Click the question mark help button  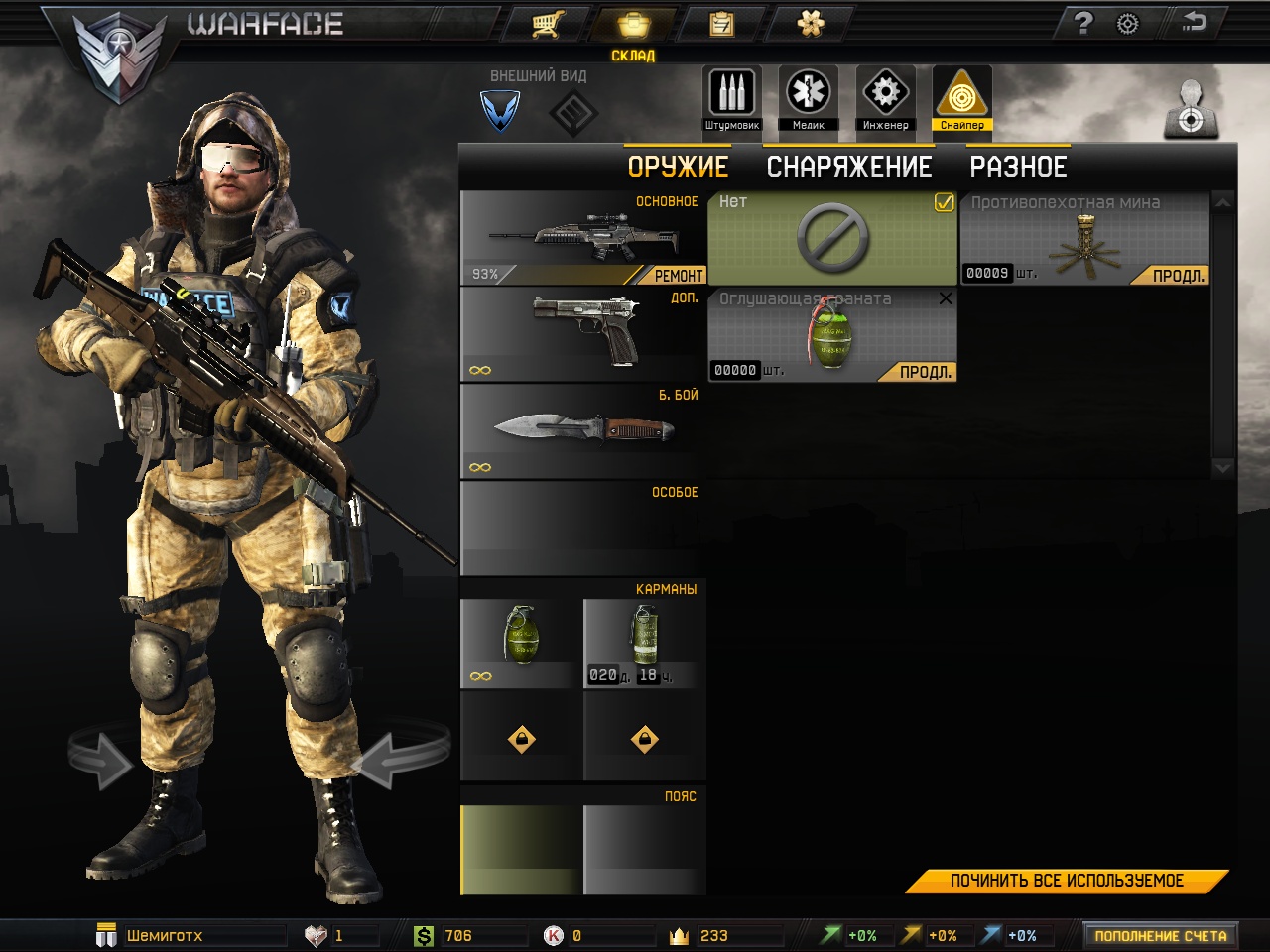pos(1083,23)
